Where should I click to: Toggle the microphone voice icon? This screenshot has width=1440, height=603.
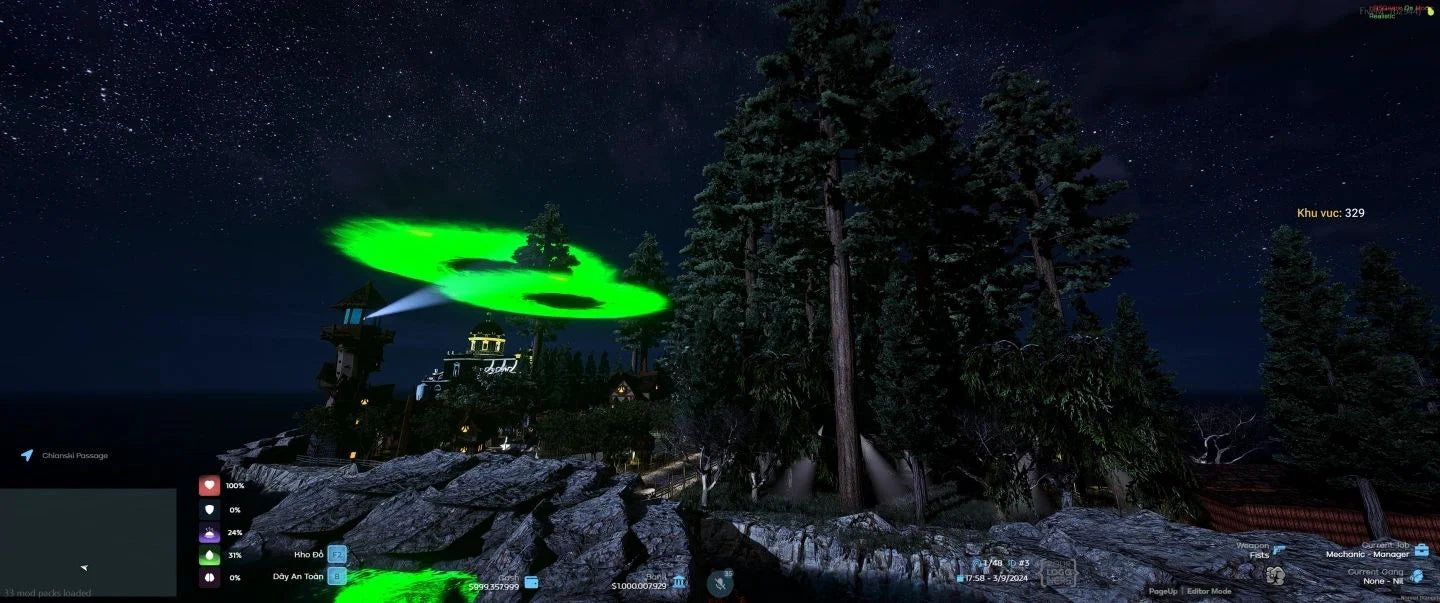[718, 583]
